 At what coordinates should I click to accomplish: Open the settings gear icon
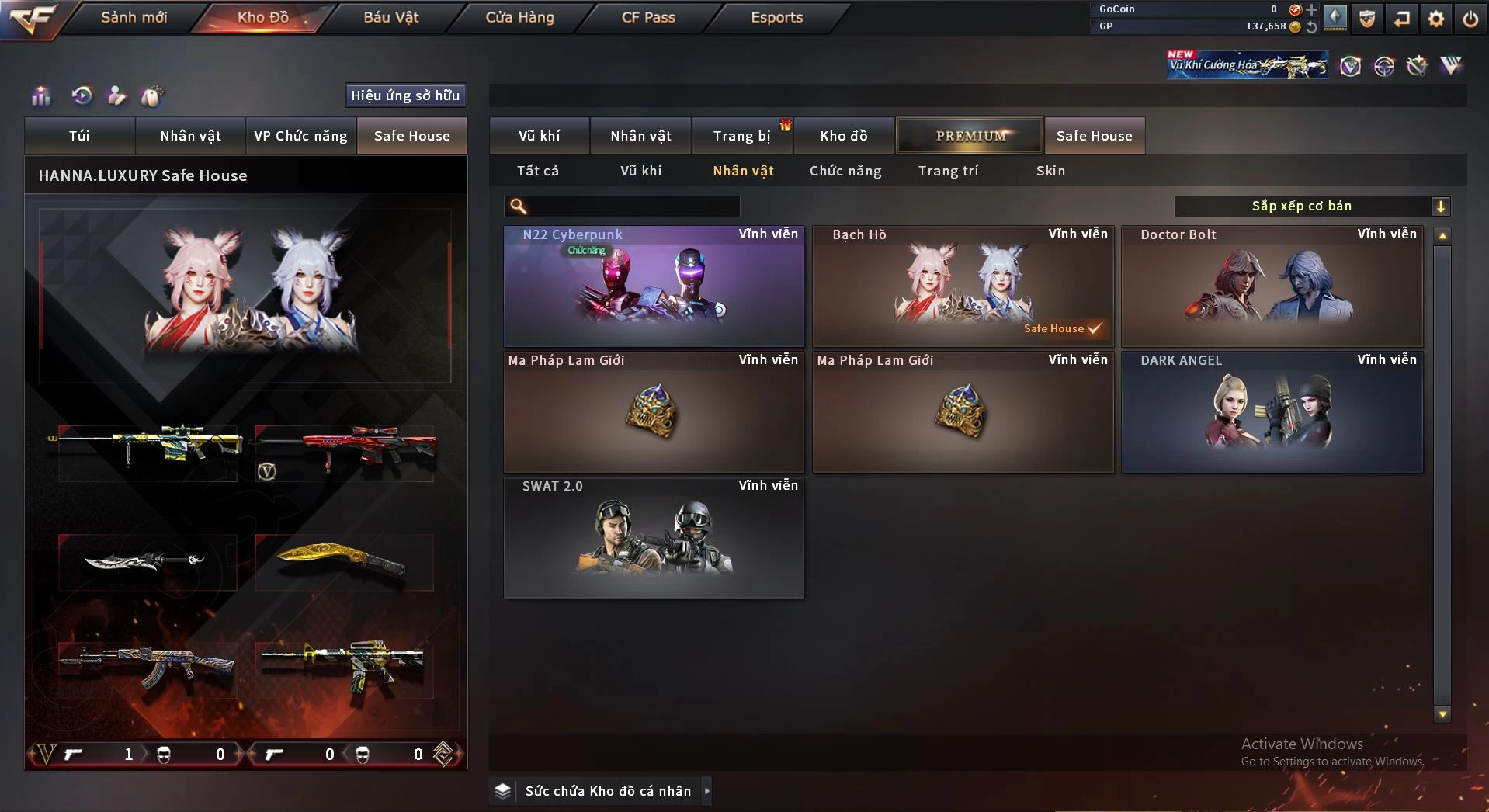pos(1436,19)
